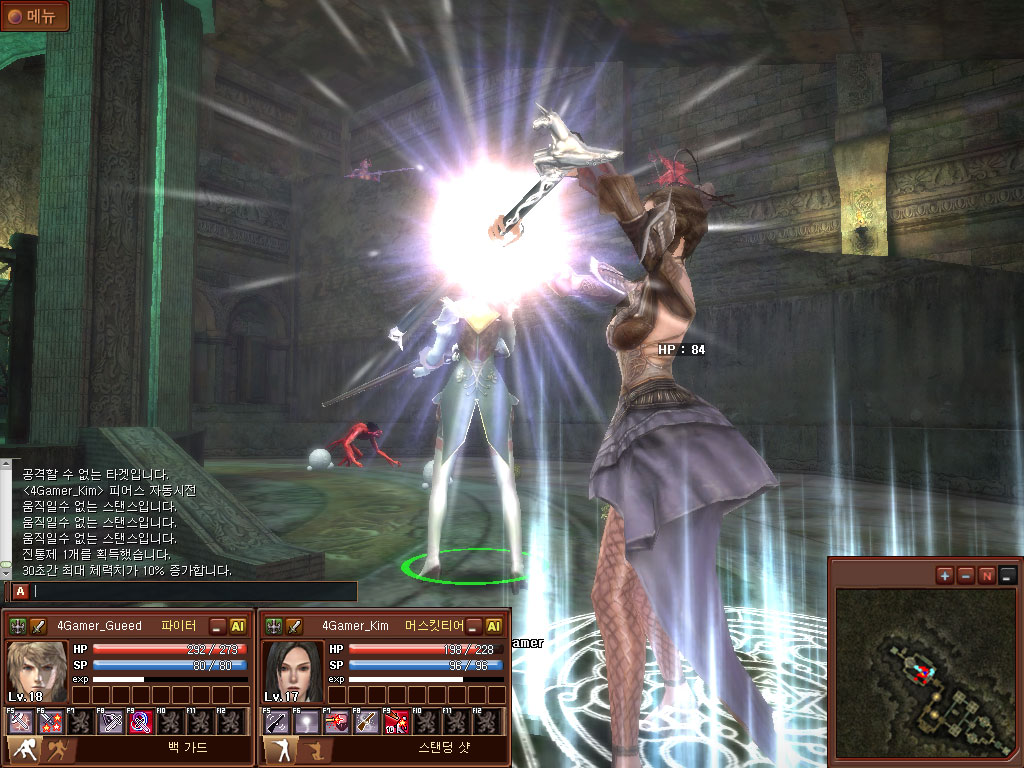Open the 메뉴 menu button
Viewport: 1024px width, 768px height.
tap(35, 17)
